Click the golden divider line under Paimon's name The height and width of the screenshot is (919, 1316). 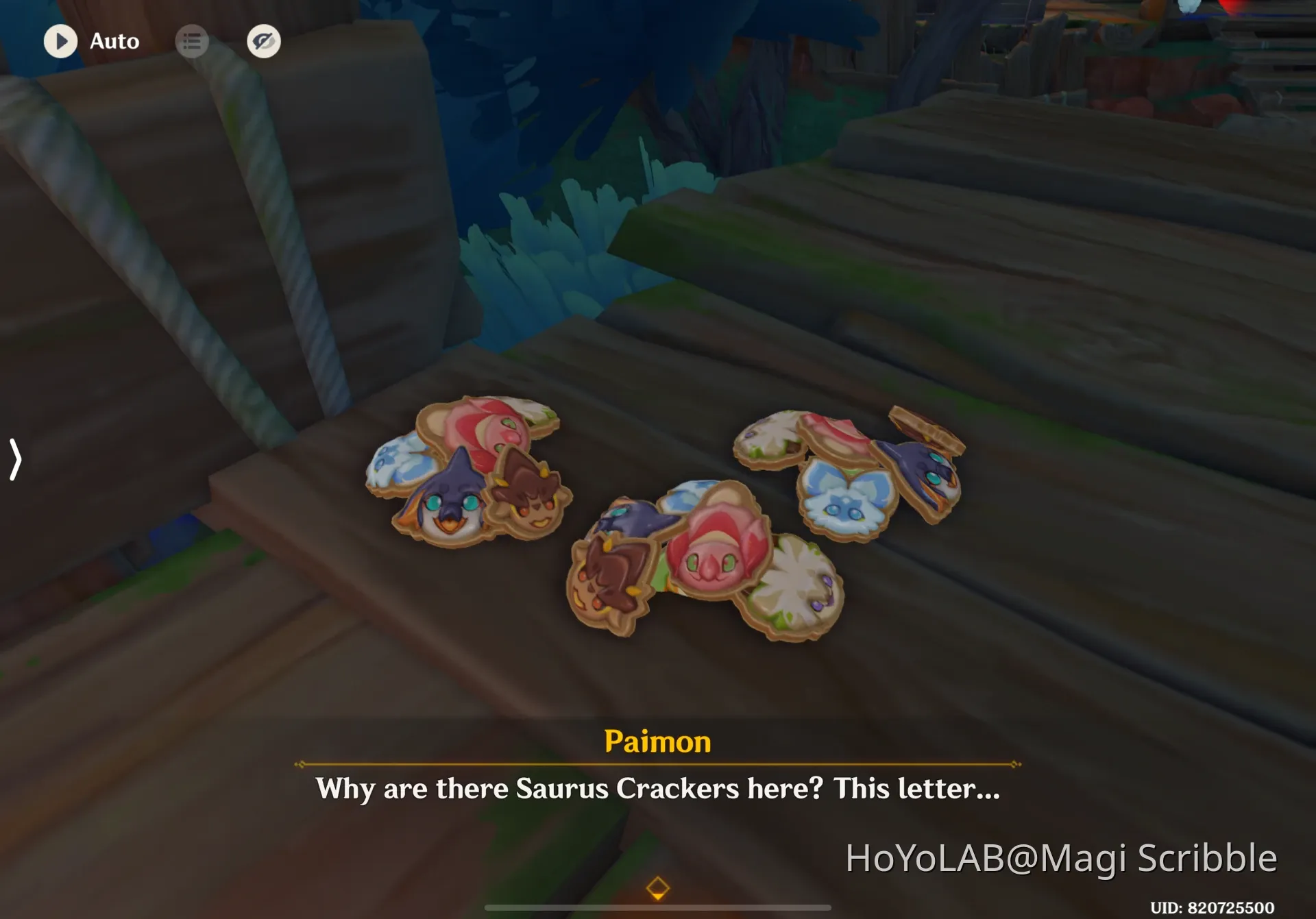657,763
